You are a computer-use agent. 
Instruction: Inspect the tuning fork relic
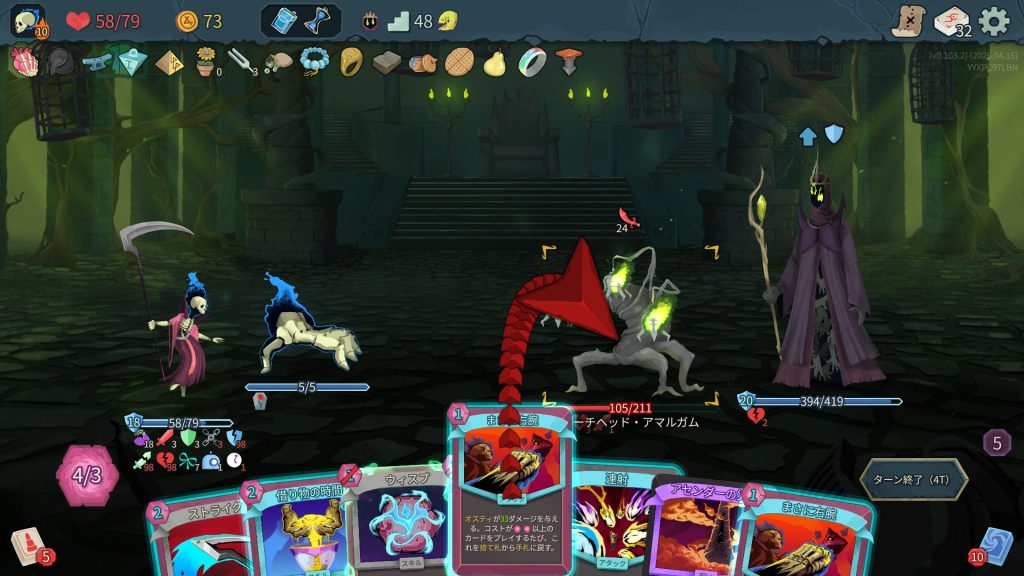point(241,62)
